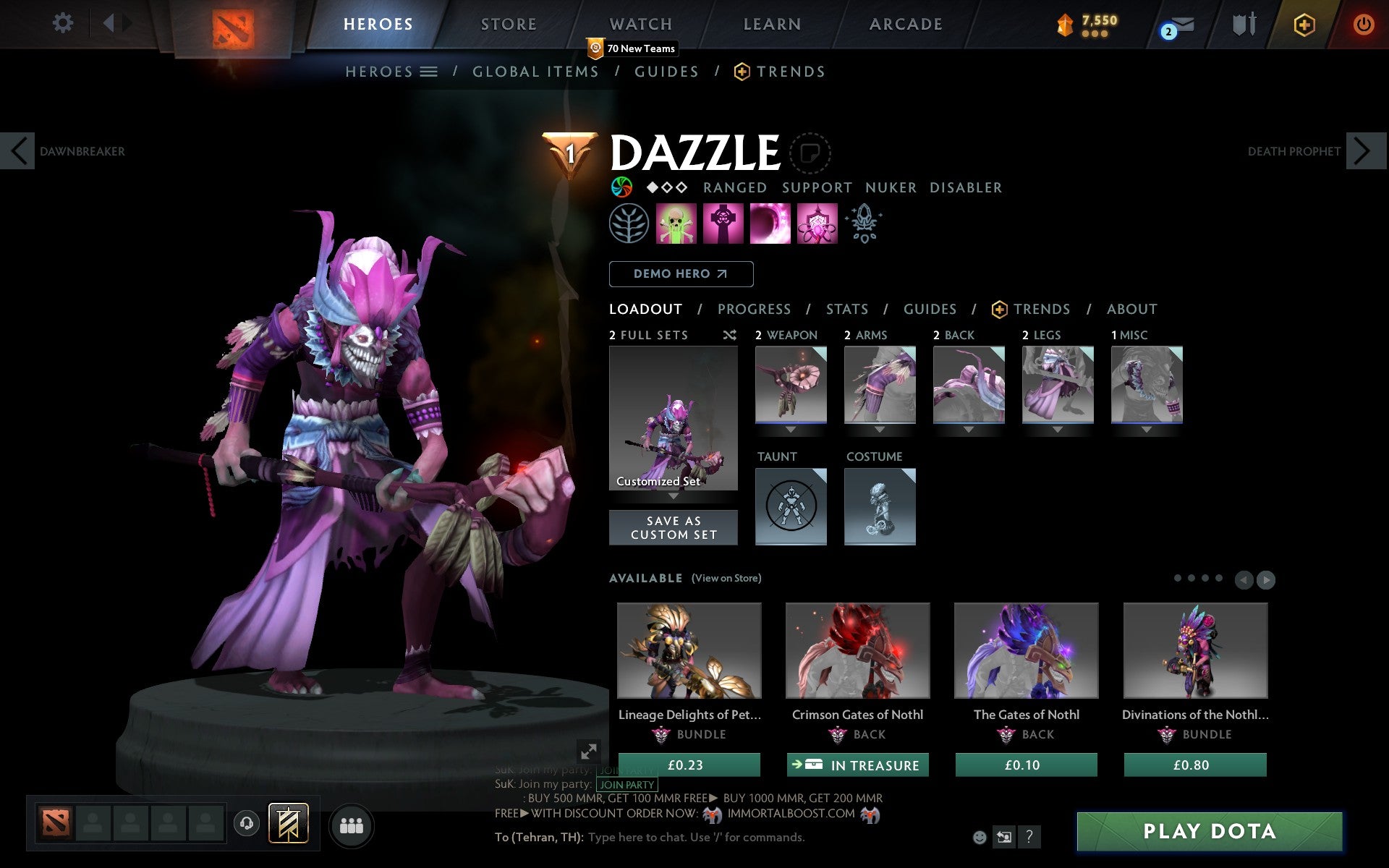
Task: Toggle the shuffle icon next to Full Sets
Action: coord(729,335)
